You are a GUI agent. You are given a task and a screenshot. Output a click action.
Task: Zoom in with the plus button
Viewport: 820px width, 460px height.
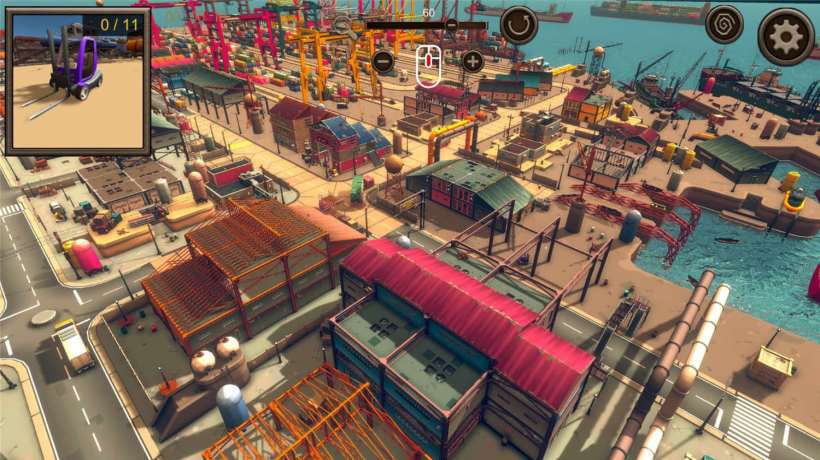point(473,62)
